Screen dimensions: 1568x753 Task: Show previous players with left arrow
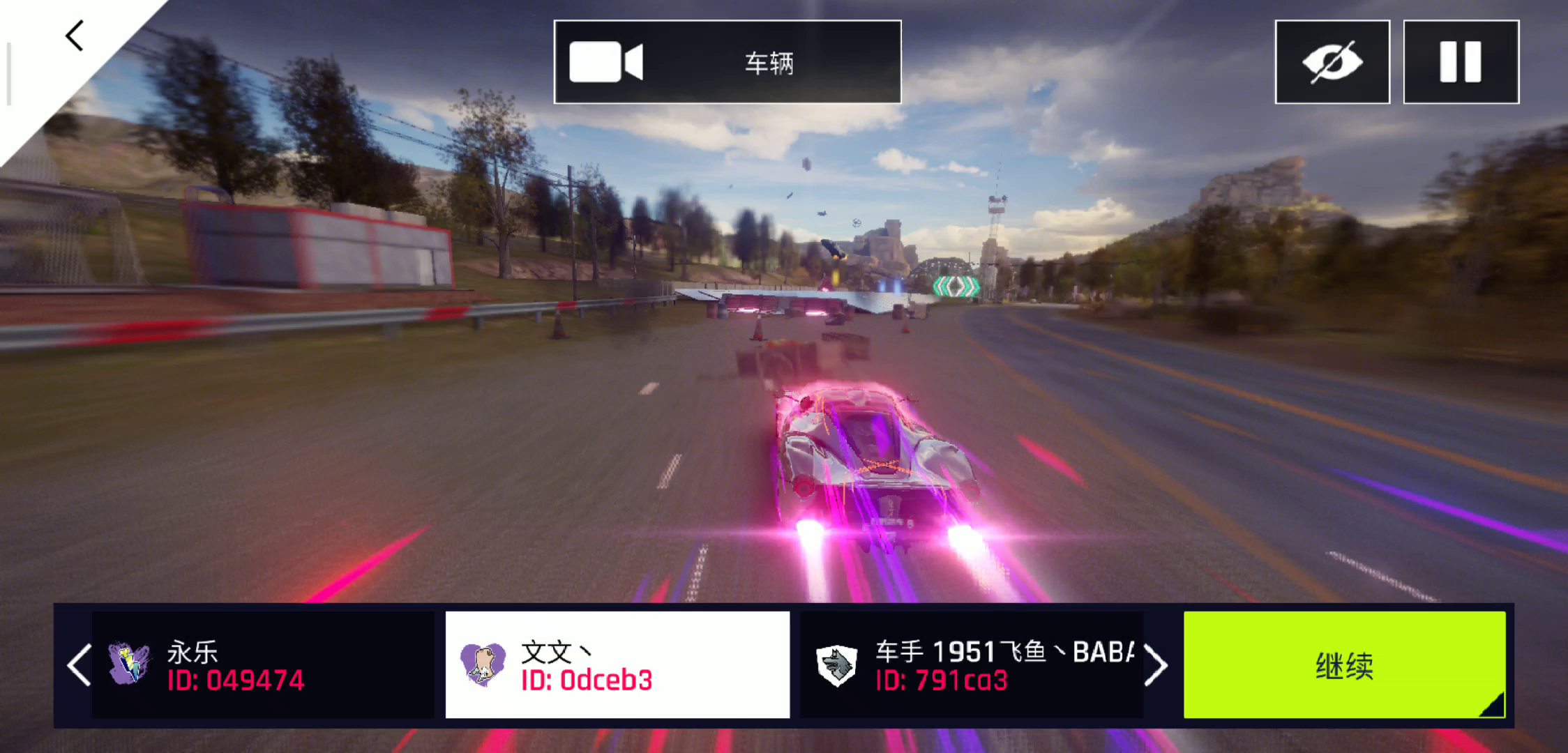[79, 665]
